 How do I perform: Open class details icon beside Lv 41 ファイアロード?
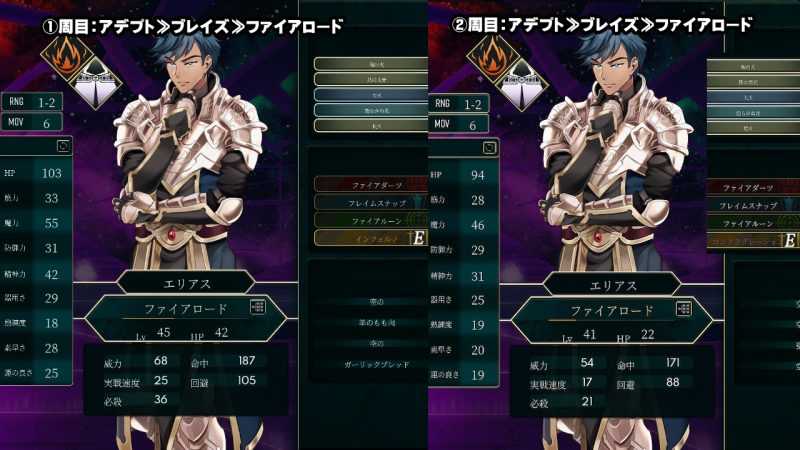point(684,308)
